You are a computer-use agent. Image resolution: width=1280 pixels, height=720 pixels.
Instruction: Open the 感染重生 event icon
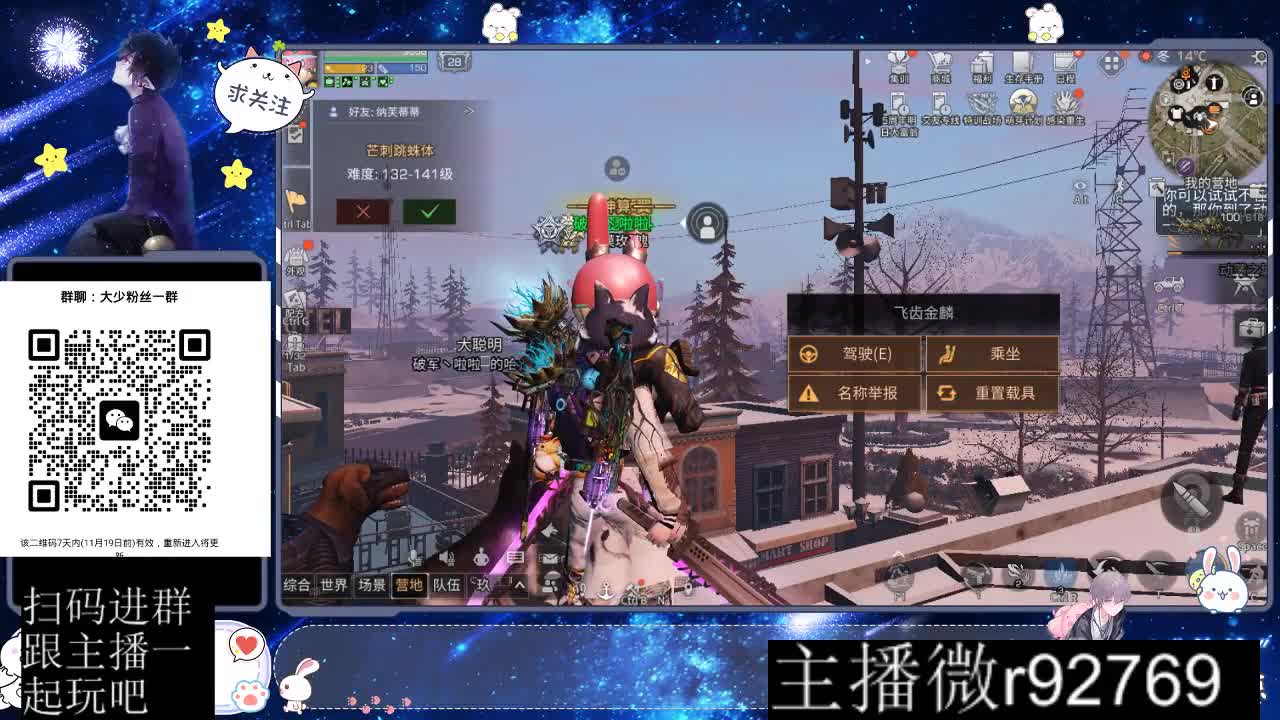pyautogui.click(x=1063, y=102)
